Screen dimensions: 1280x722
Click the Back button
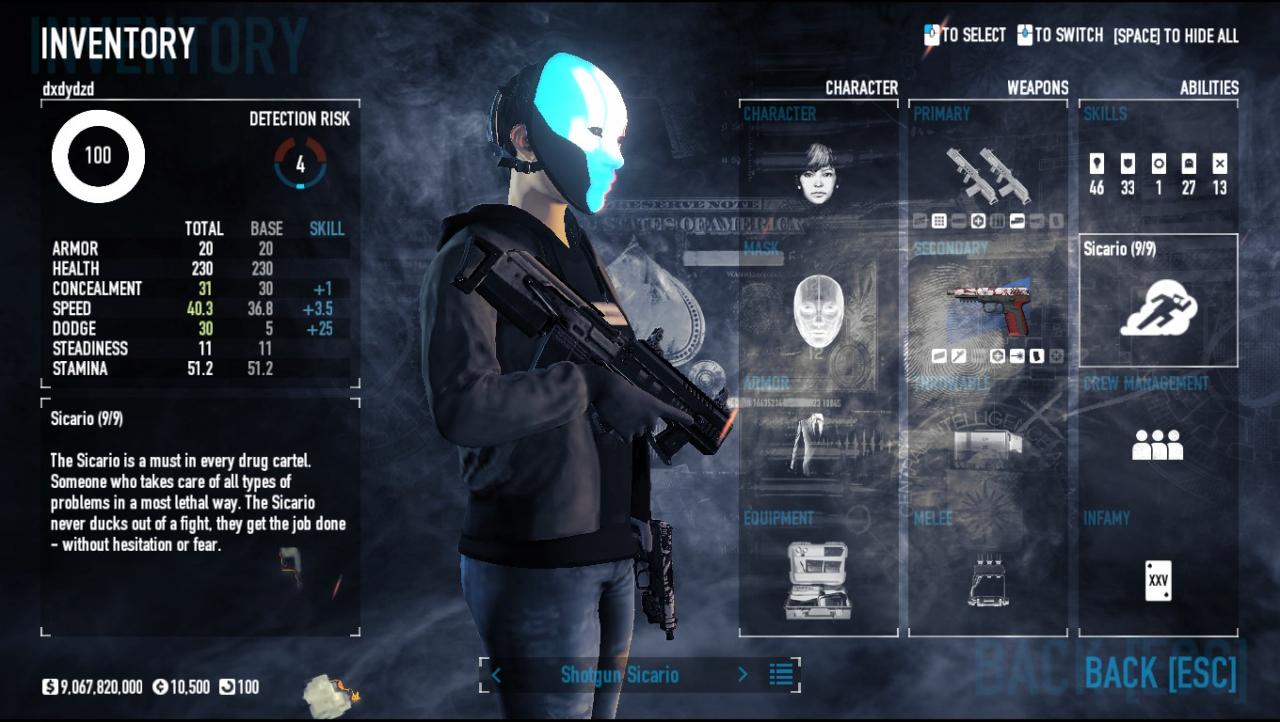point(1160,675)
